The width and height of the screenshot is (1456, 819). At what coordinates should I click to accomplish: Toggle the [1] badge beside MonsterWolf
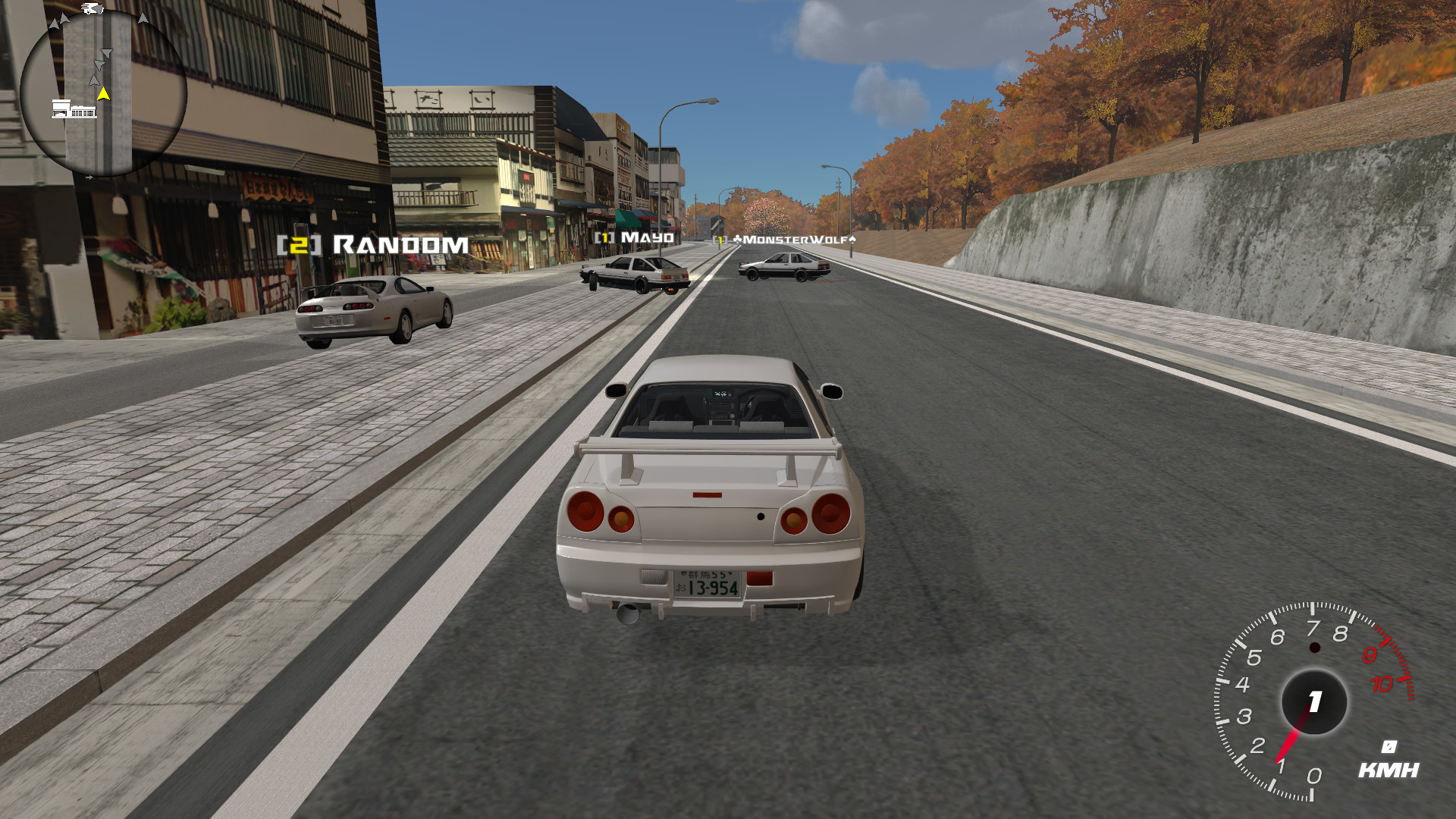point(720,240)
